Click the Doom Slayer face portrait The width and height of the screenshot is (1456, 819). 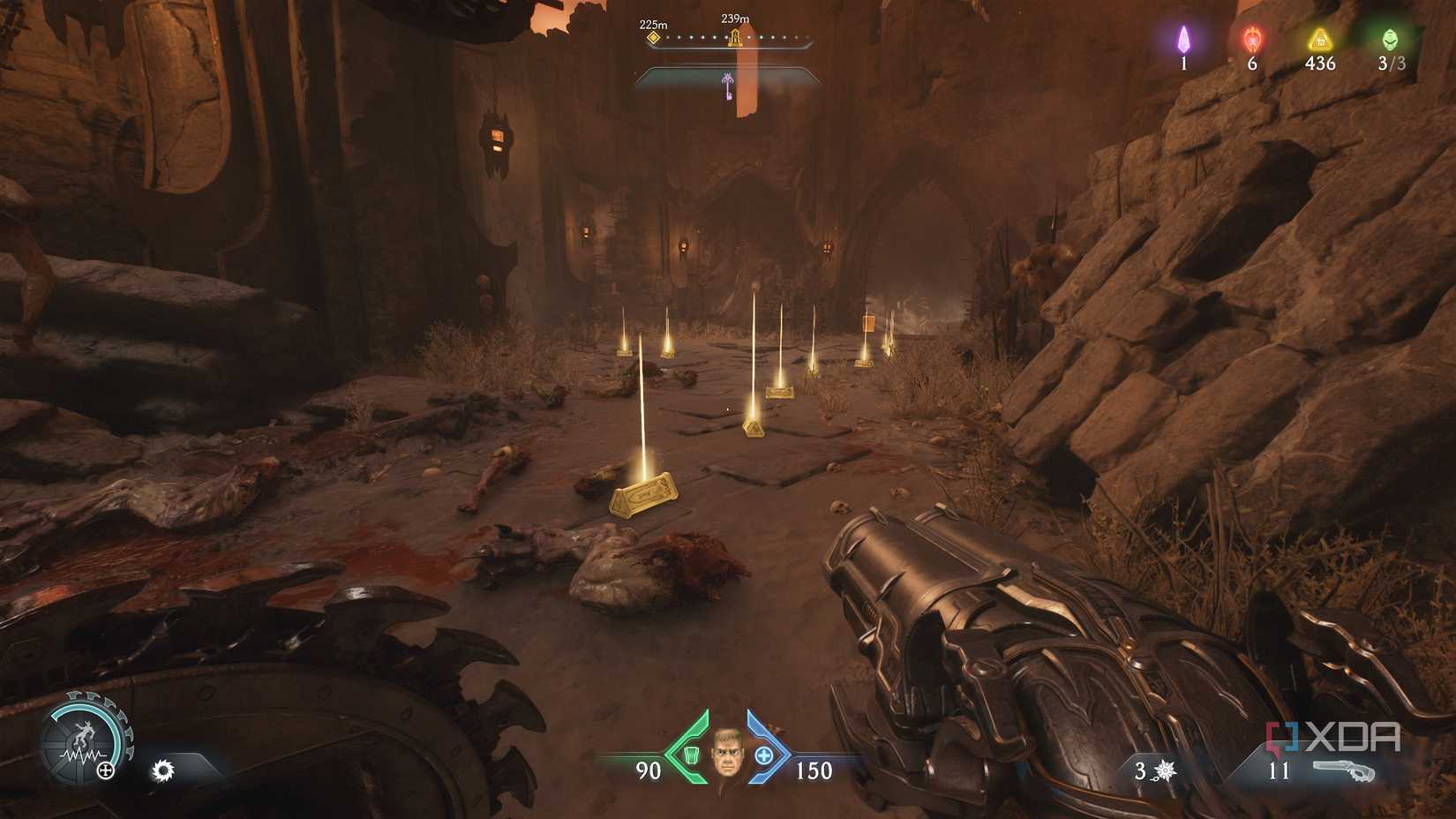(727, 756)
